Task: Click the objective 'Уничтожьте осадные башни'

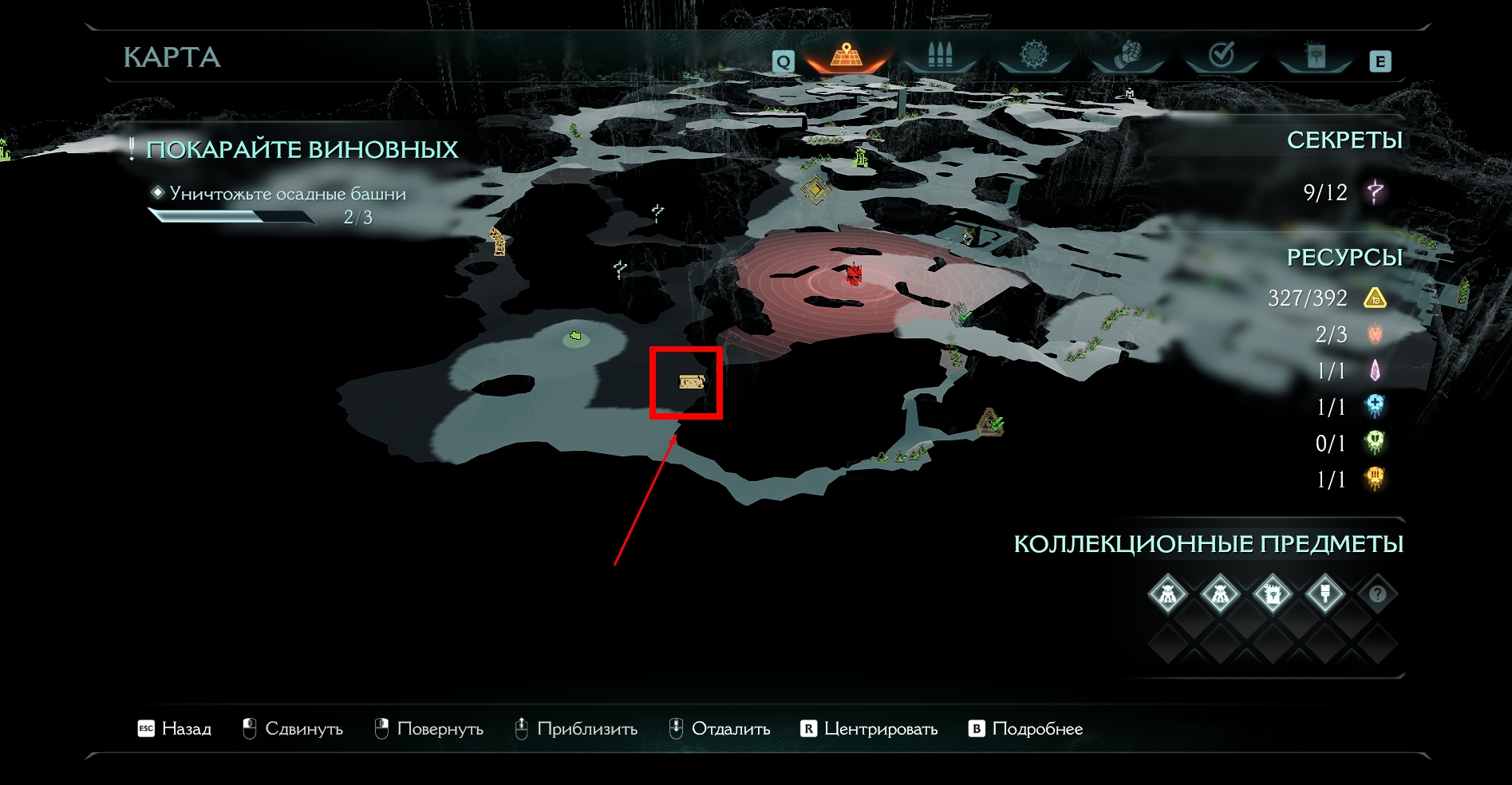Action: click(287, 194)
